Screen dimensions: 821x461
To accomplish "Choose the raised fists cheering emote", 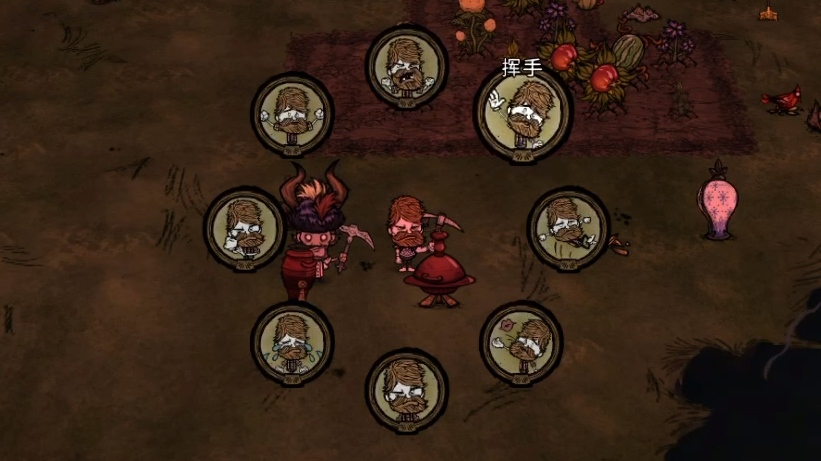I will coord(291,112).
